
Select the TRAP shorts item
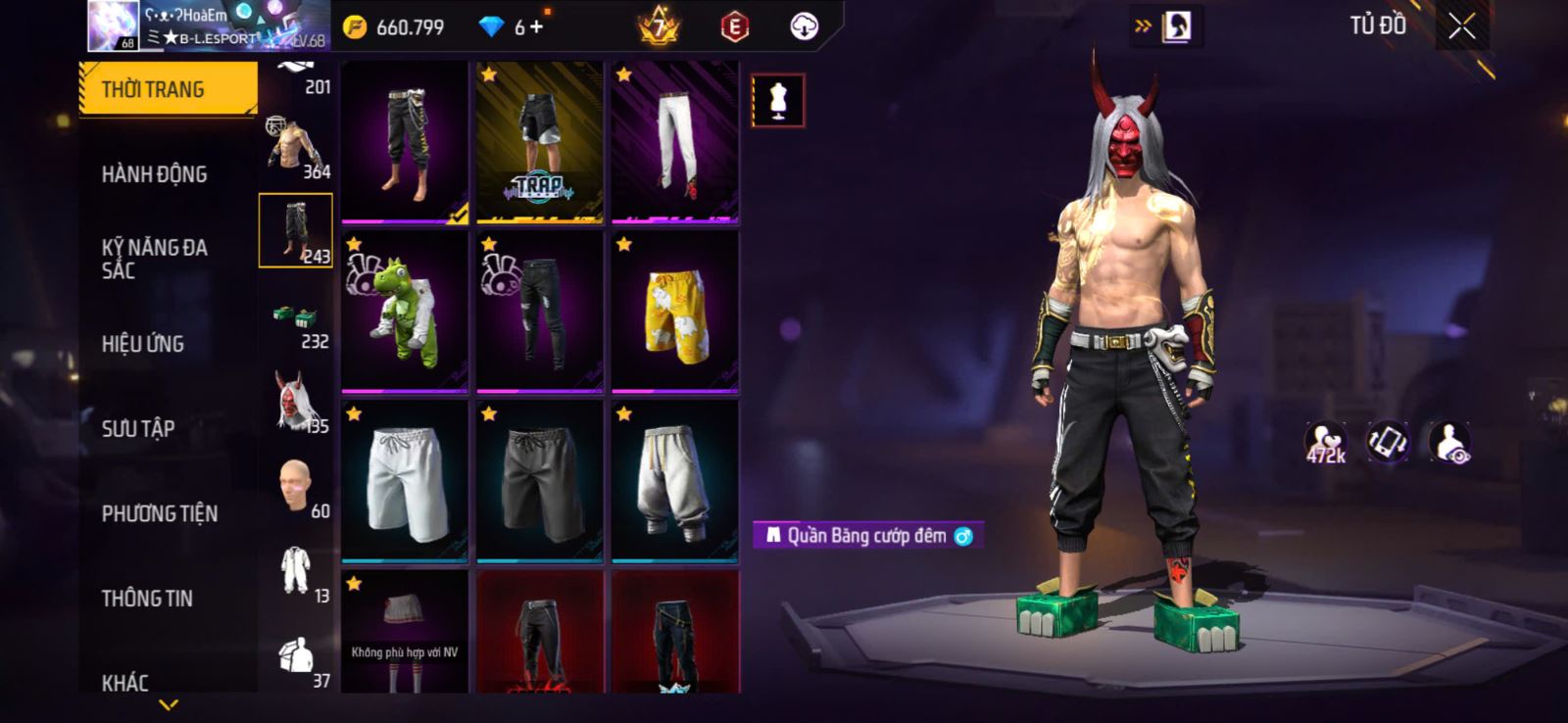(x=539, y=143)
